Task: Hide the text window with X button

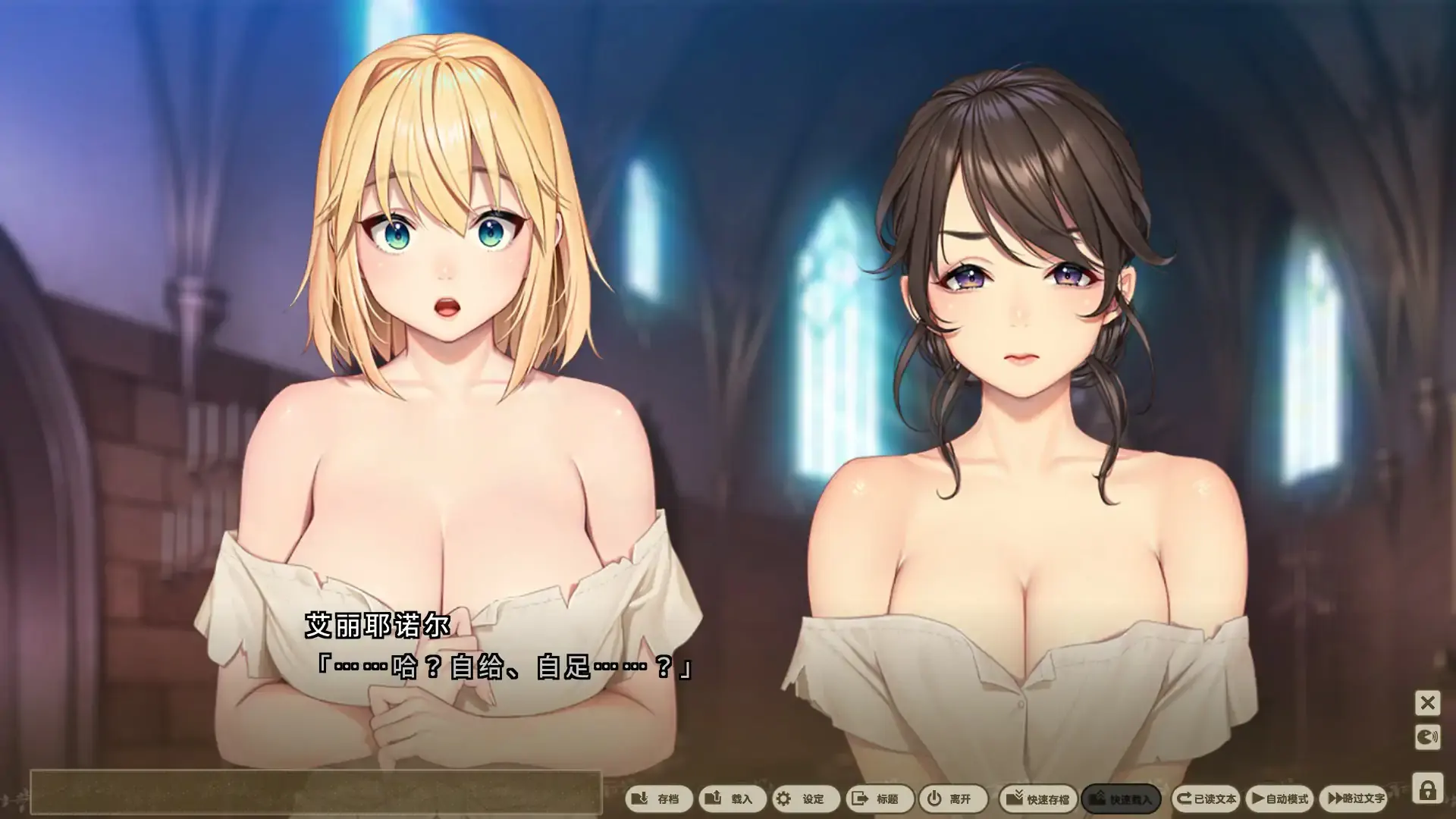Action: pyautogui.click(x=1427, y=703)
